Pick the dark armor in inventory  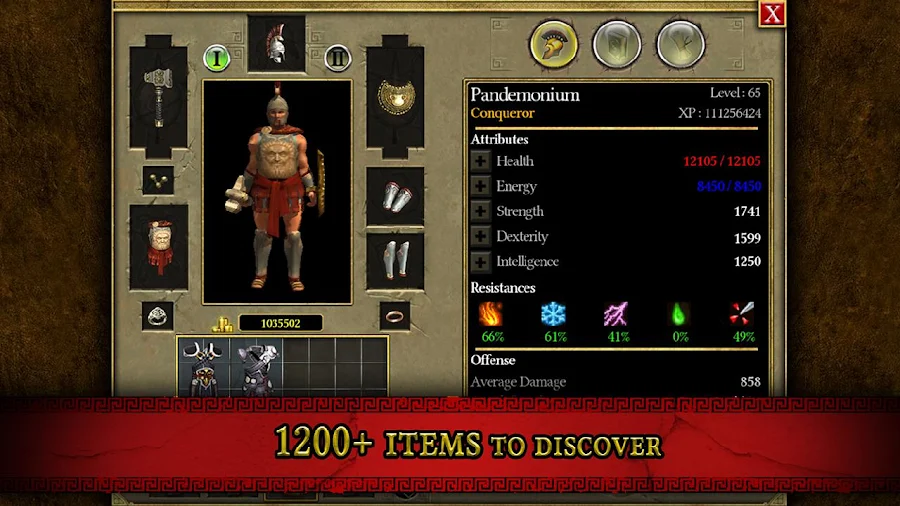[x=255, y=369]
